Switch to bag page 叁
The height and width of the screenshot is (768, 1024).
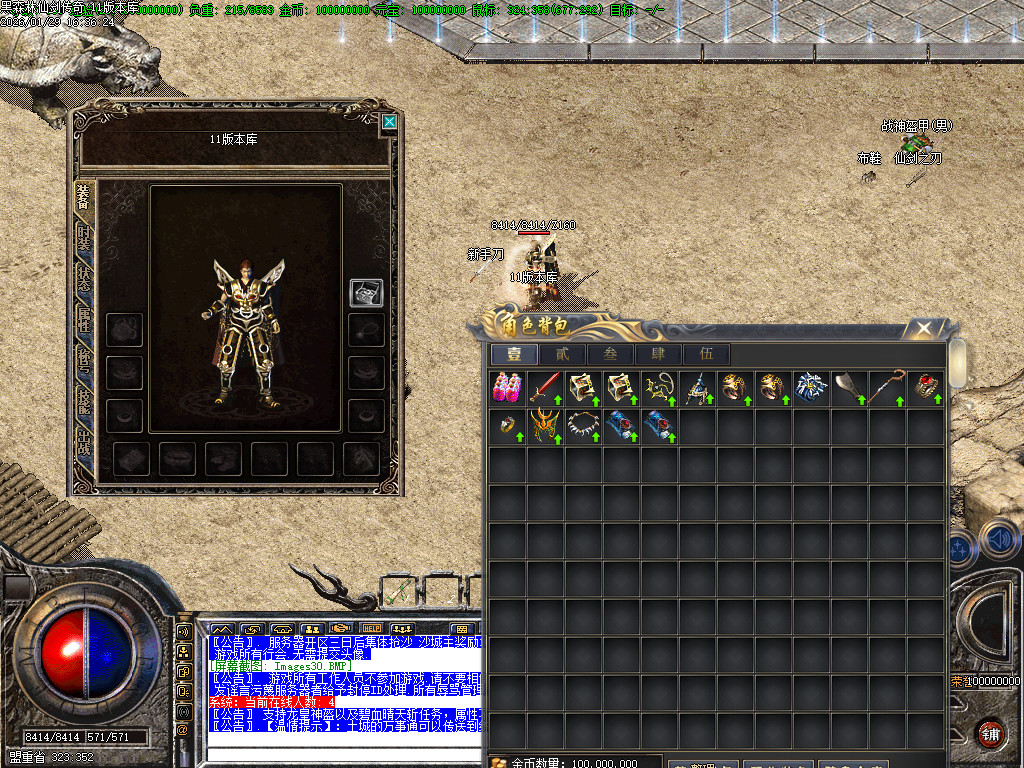pos(610,354)
